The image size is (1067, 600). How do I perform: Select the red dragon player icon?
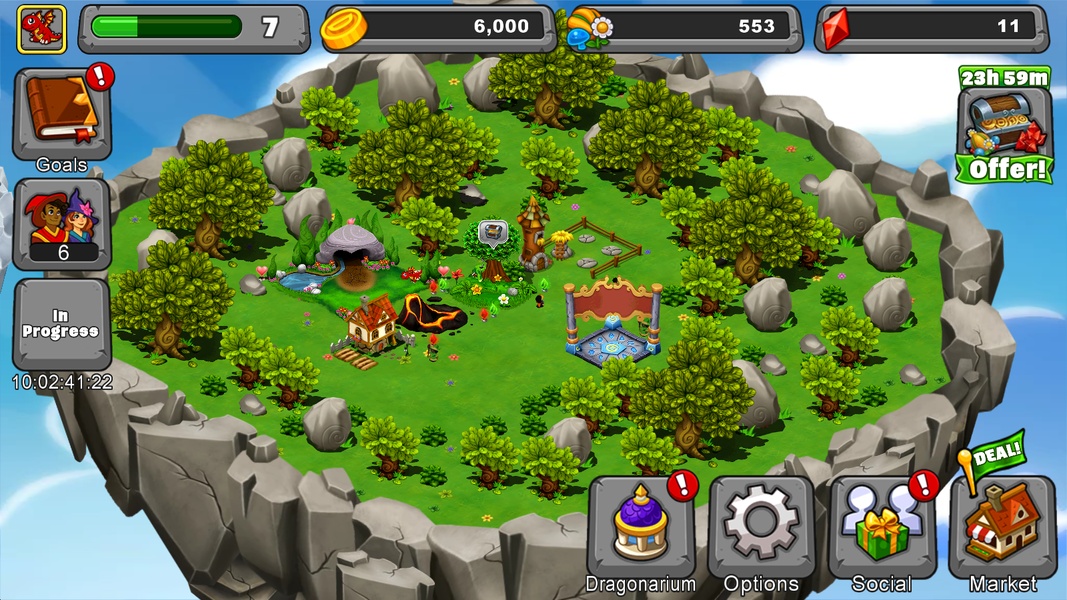click(42, 28)
